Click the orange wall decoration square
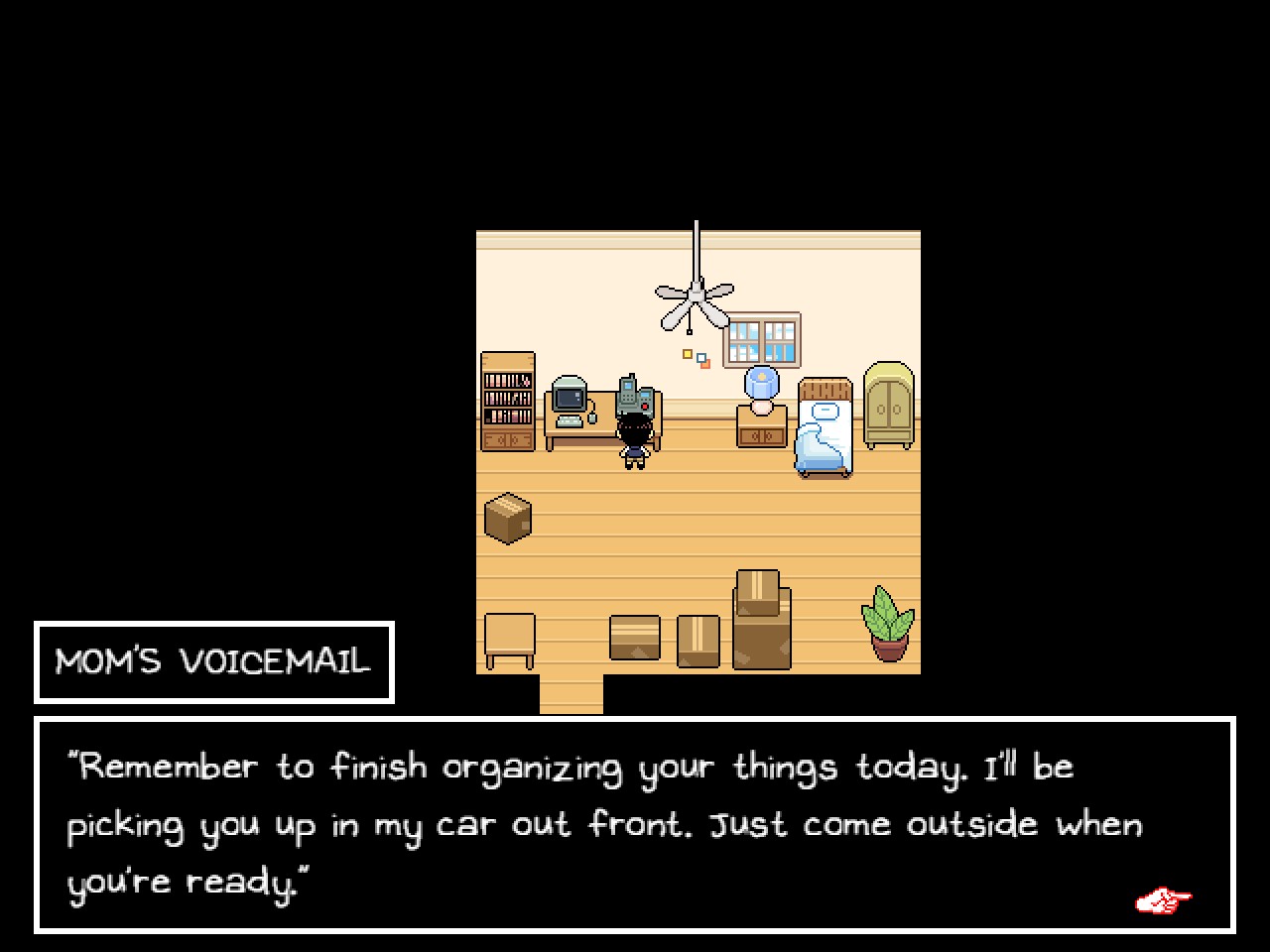Screen dimensions: 1270x952 tap(706, 363)
